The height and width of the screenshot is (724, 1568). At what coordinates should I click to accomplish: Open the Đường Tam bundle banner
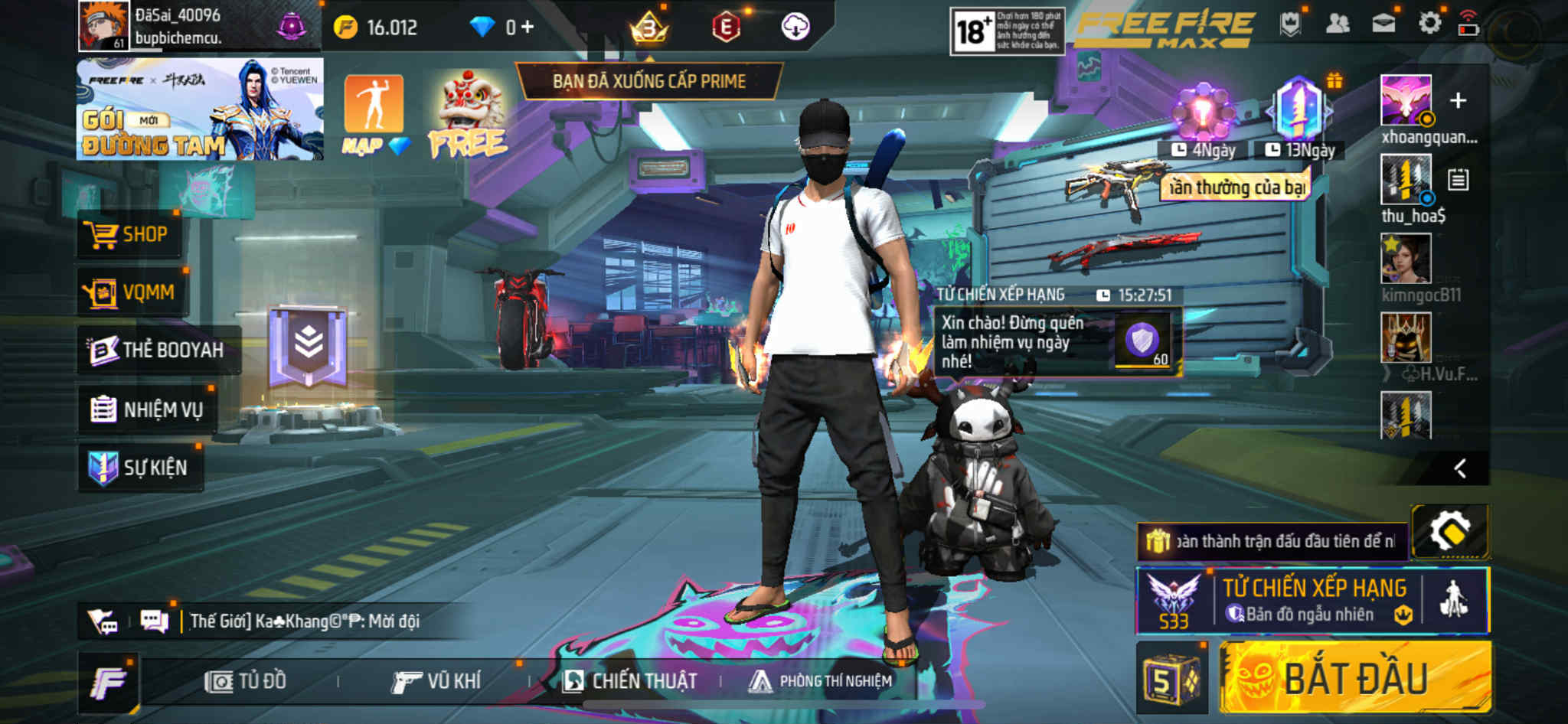(200, 109)
